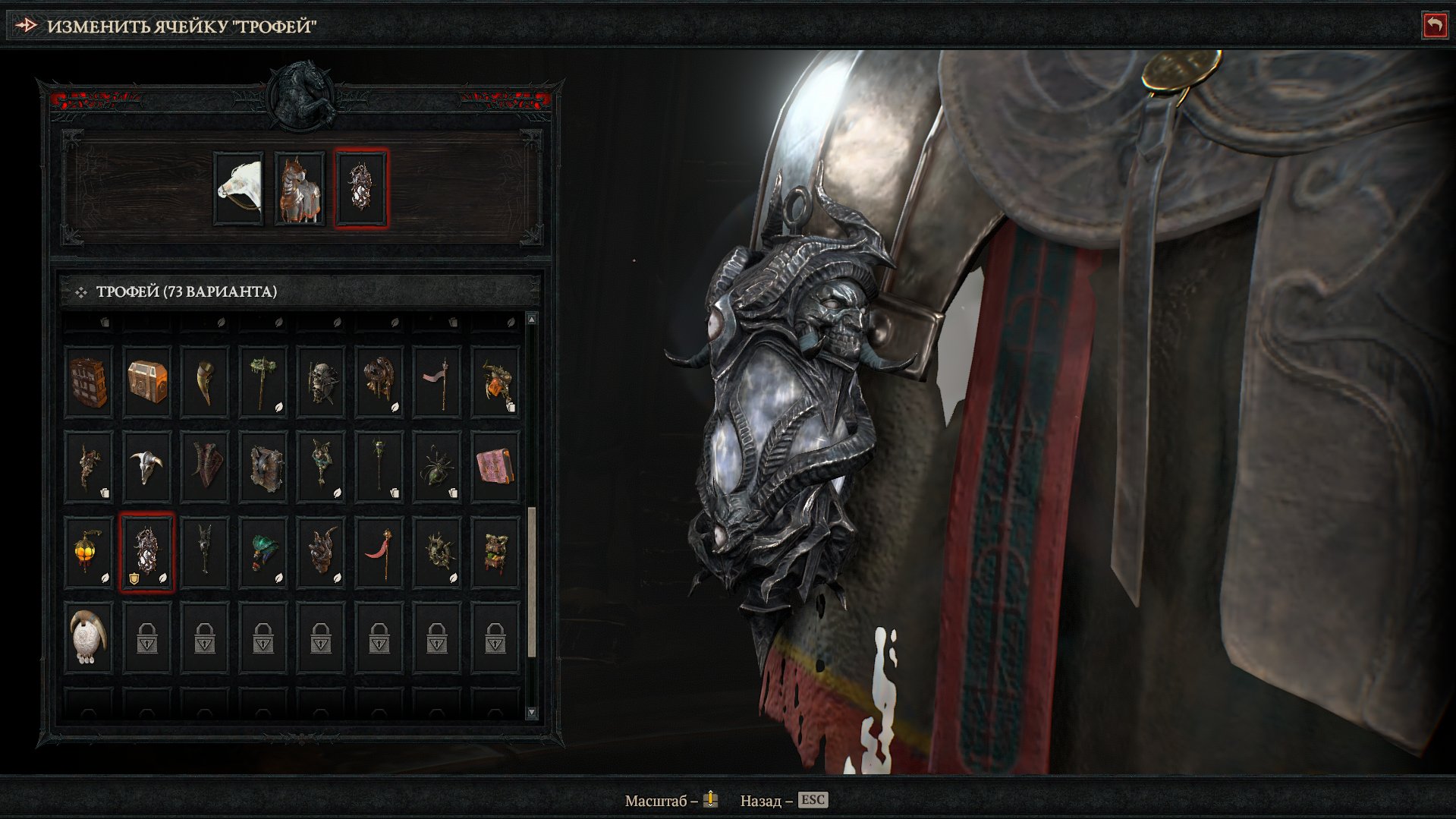This screenshot has height=819, width=1456.
Task: Select the pink spellbook trophy
Action: click(x=495, y=467)
